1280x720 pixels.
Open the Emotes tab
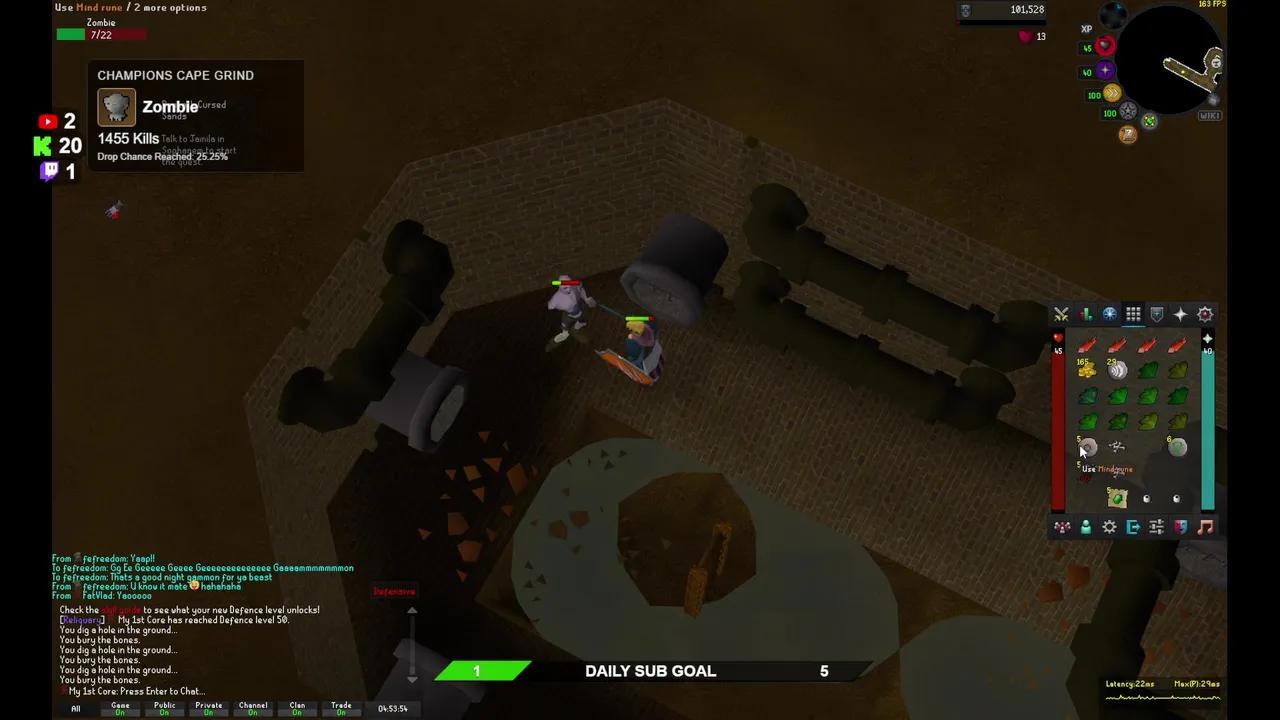[x=1181, y=527]
